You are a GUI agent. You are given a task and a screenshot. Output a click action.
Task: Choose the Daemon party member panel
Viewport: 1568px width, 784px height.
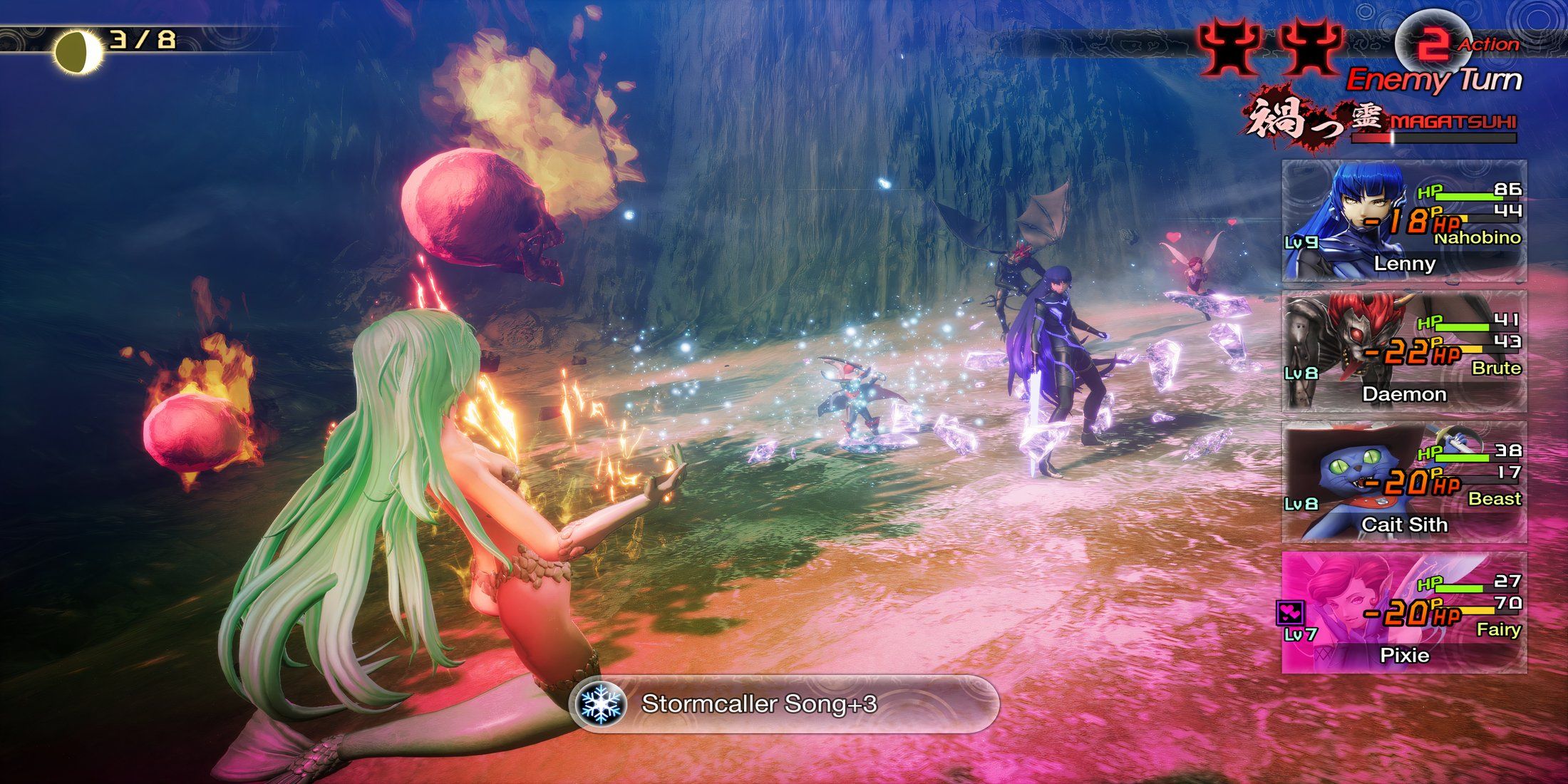[1403, 351]
